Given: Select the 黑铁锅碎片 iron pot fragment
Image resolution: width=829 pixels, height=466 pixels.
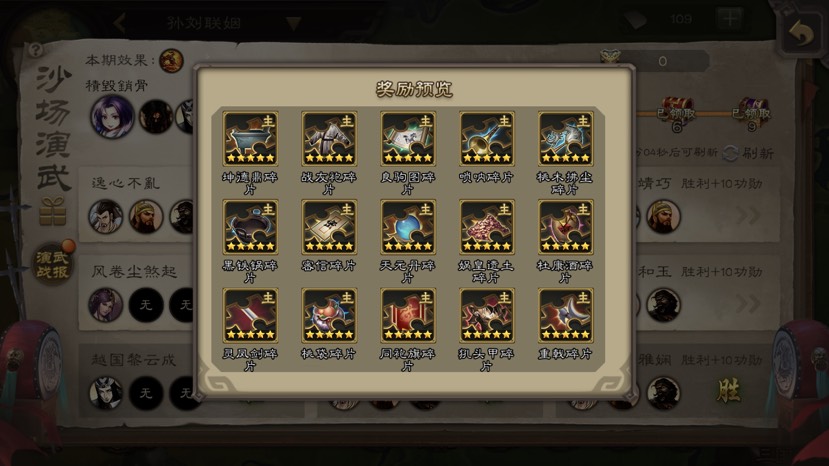Looking at the screenshot, I should [x=250, y=227].
